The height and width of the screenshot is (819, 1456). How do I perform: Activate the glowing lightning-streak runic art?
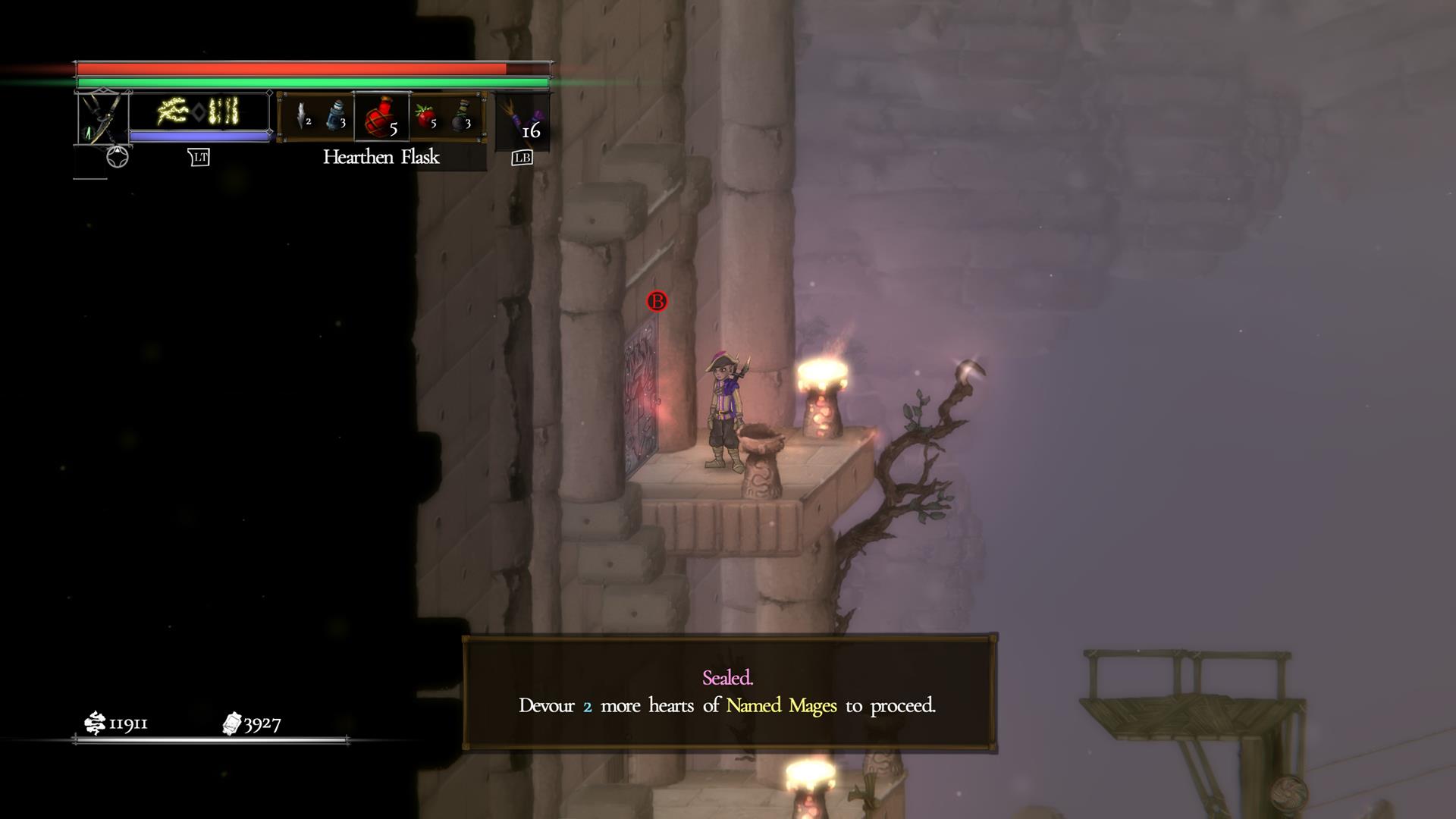pos(172,112)
